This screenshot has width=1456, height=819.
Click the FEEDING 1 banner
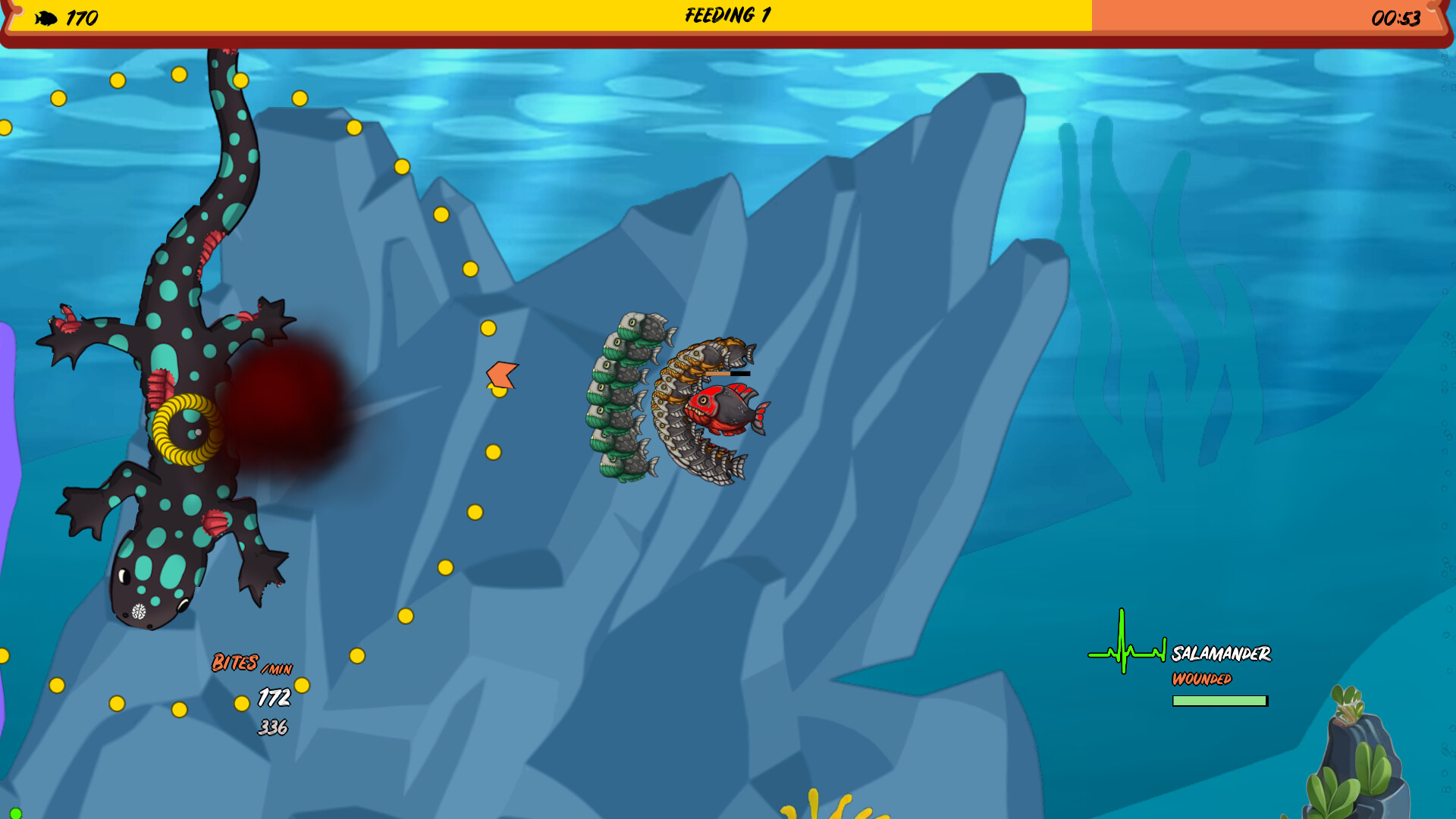click(x=726, y=13)
